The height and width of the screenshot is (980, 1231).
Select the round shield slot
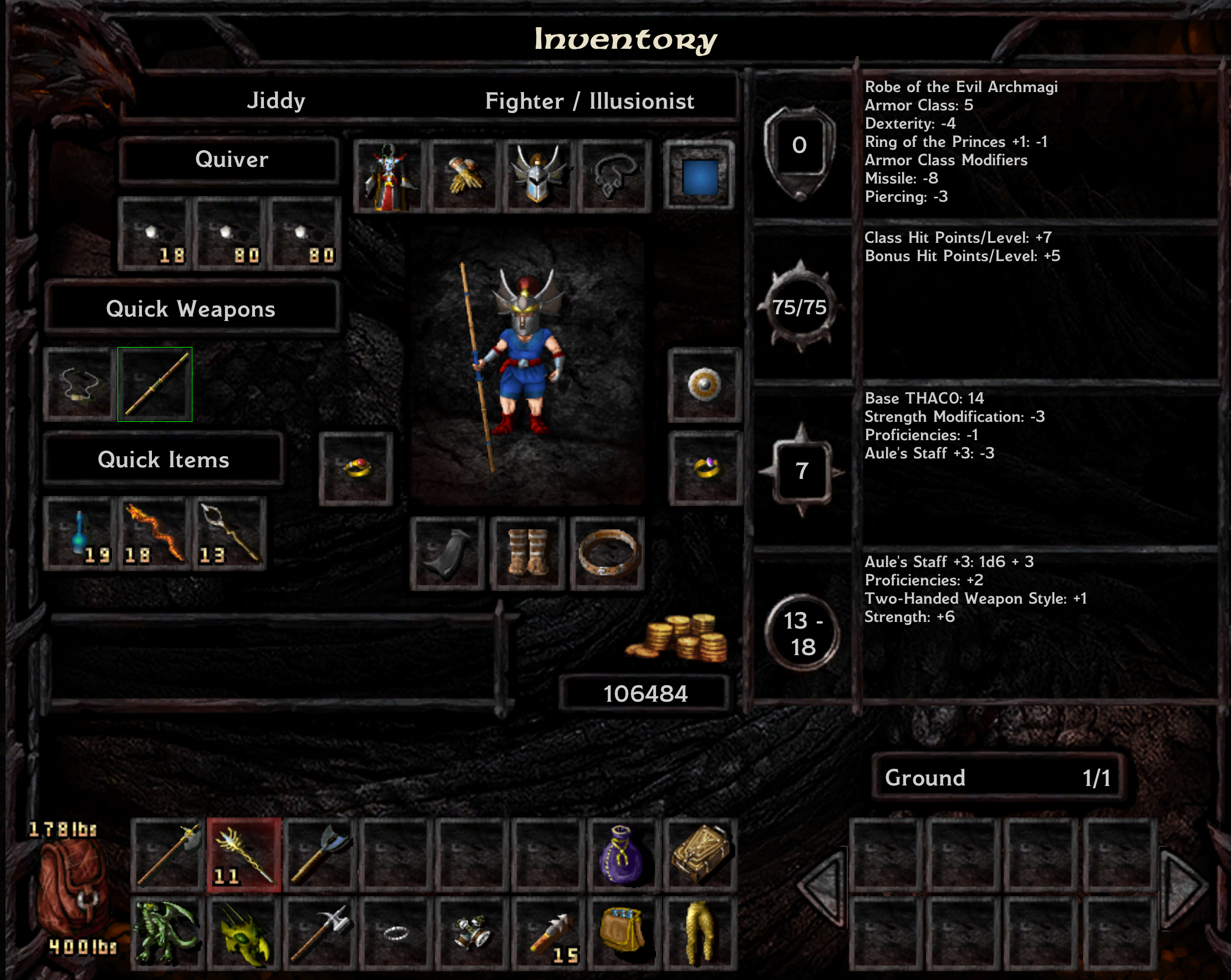click(x=705, y=385)
